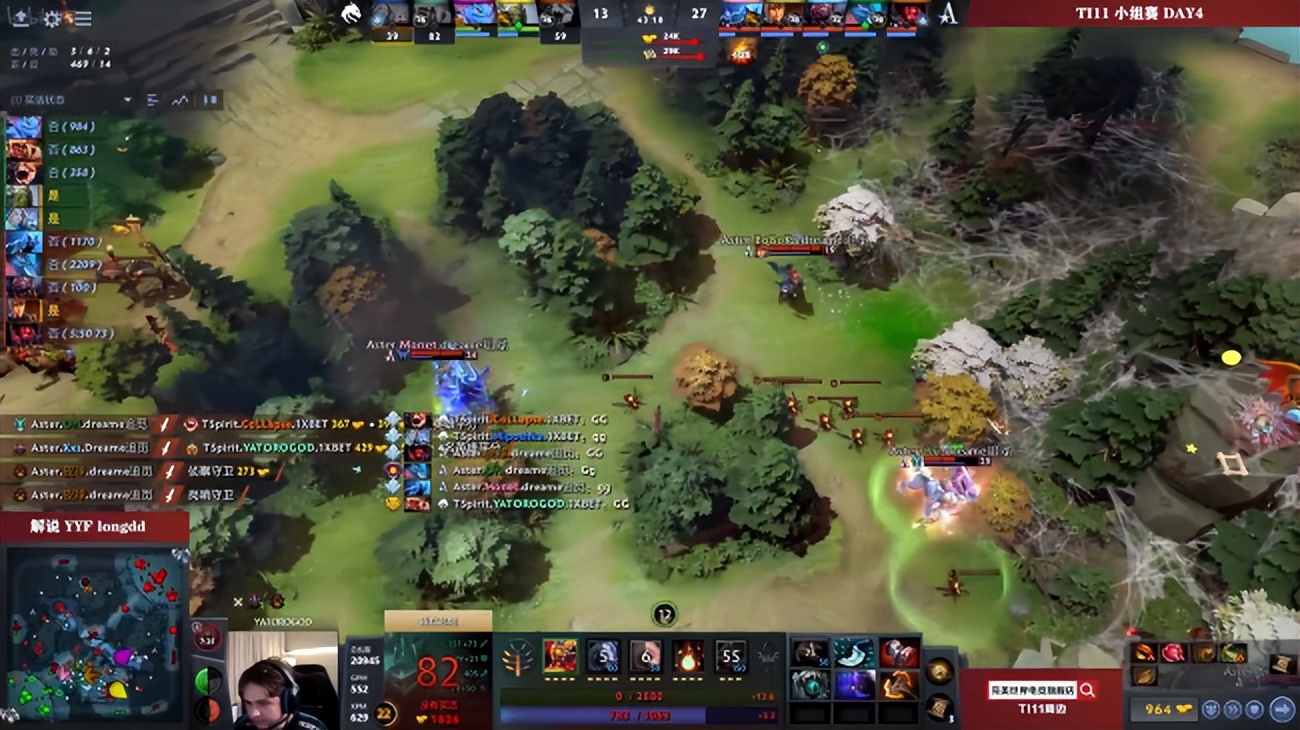
Task: Click the large blue arrow shop button
Action: 1282,709
